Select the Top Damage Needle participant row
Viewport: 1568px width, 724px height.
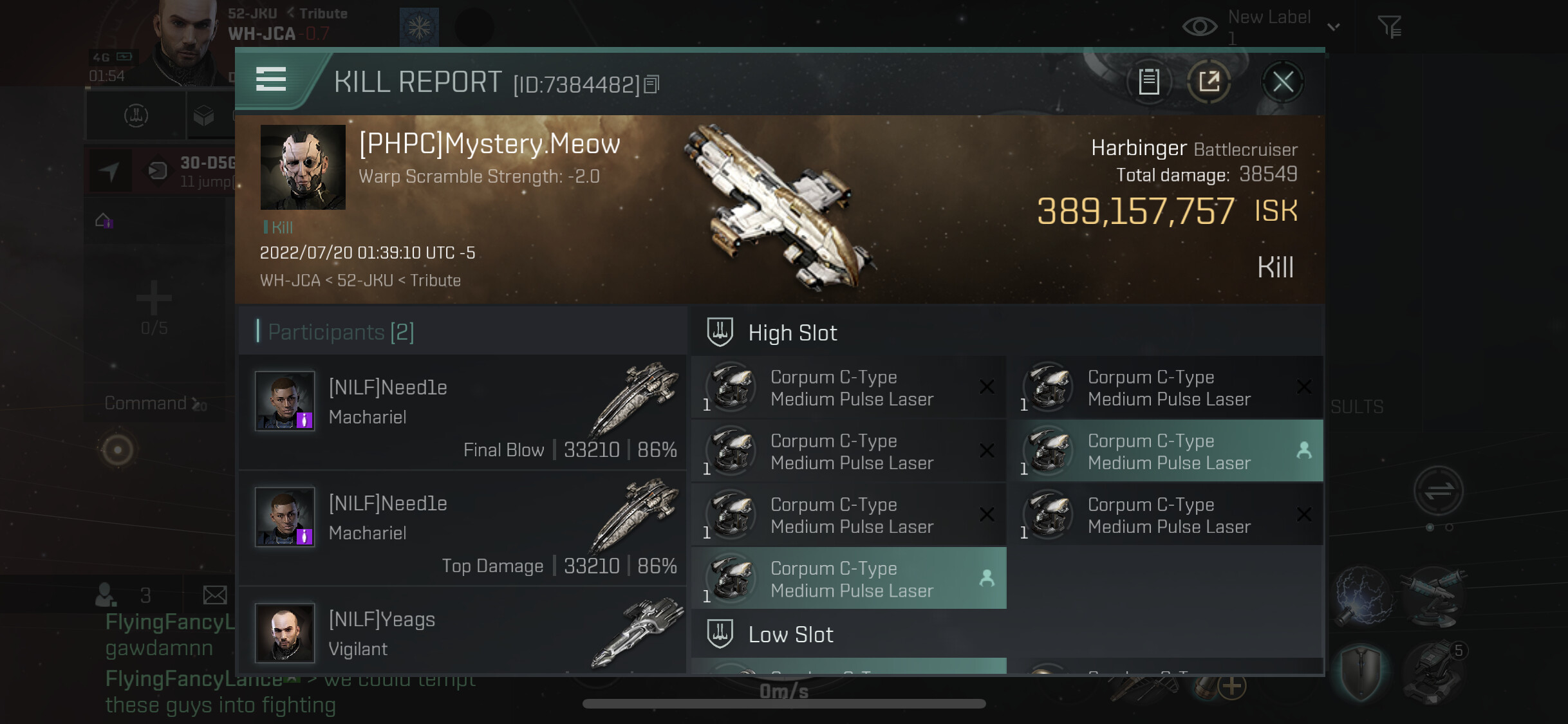[x=462, y=529]
